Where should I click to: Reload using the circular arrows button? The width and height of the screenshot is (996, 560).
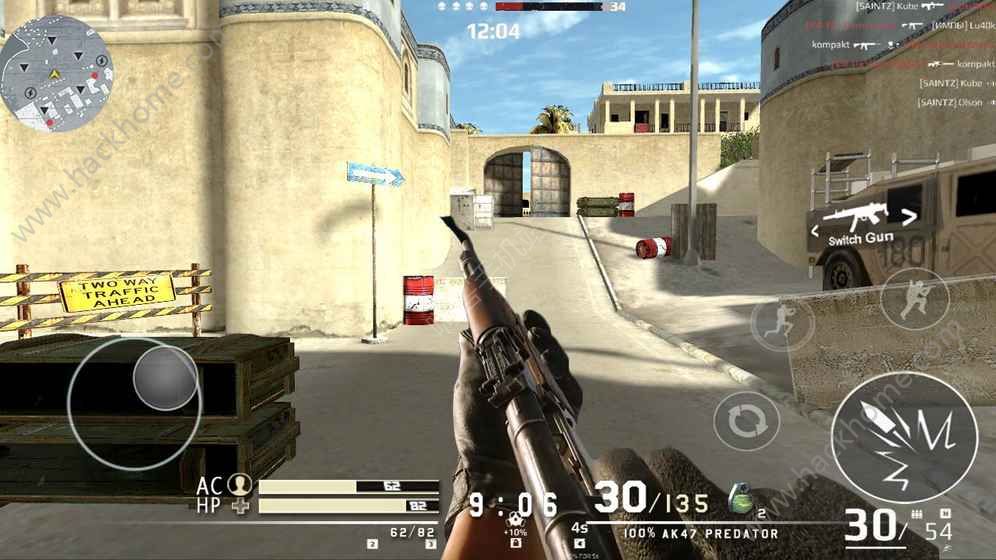click(x=746, y=420)
